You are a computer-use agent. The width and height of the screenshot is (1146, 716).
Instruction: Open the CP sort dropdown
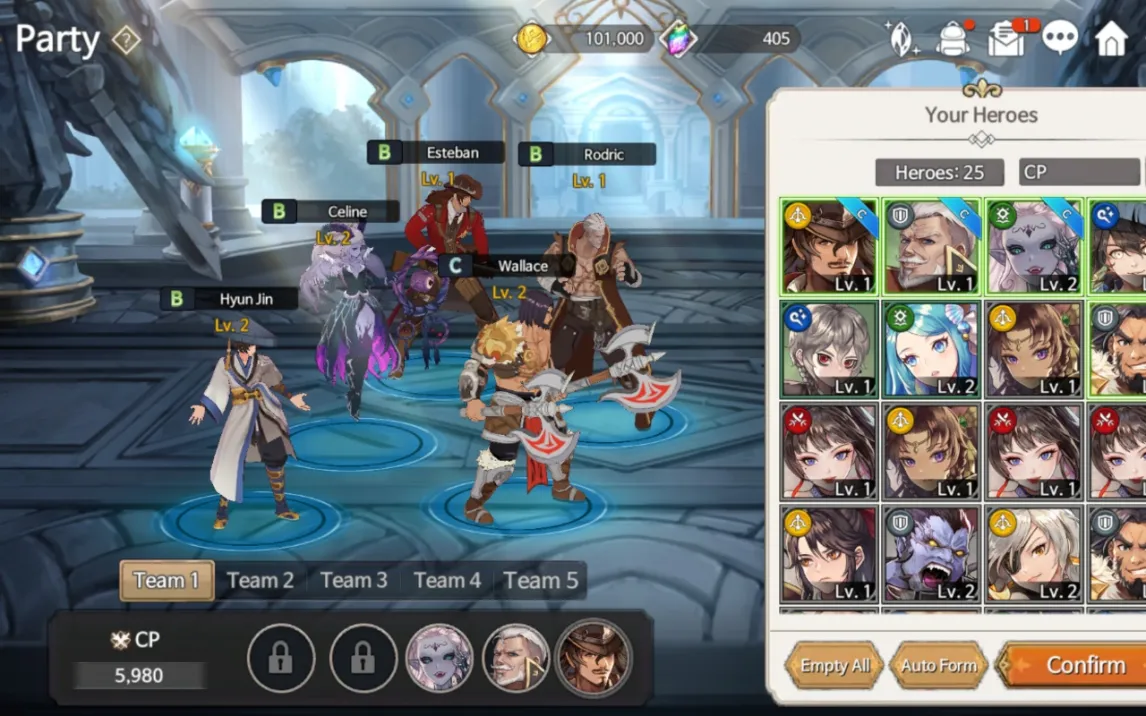pos(1080,172)
